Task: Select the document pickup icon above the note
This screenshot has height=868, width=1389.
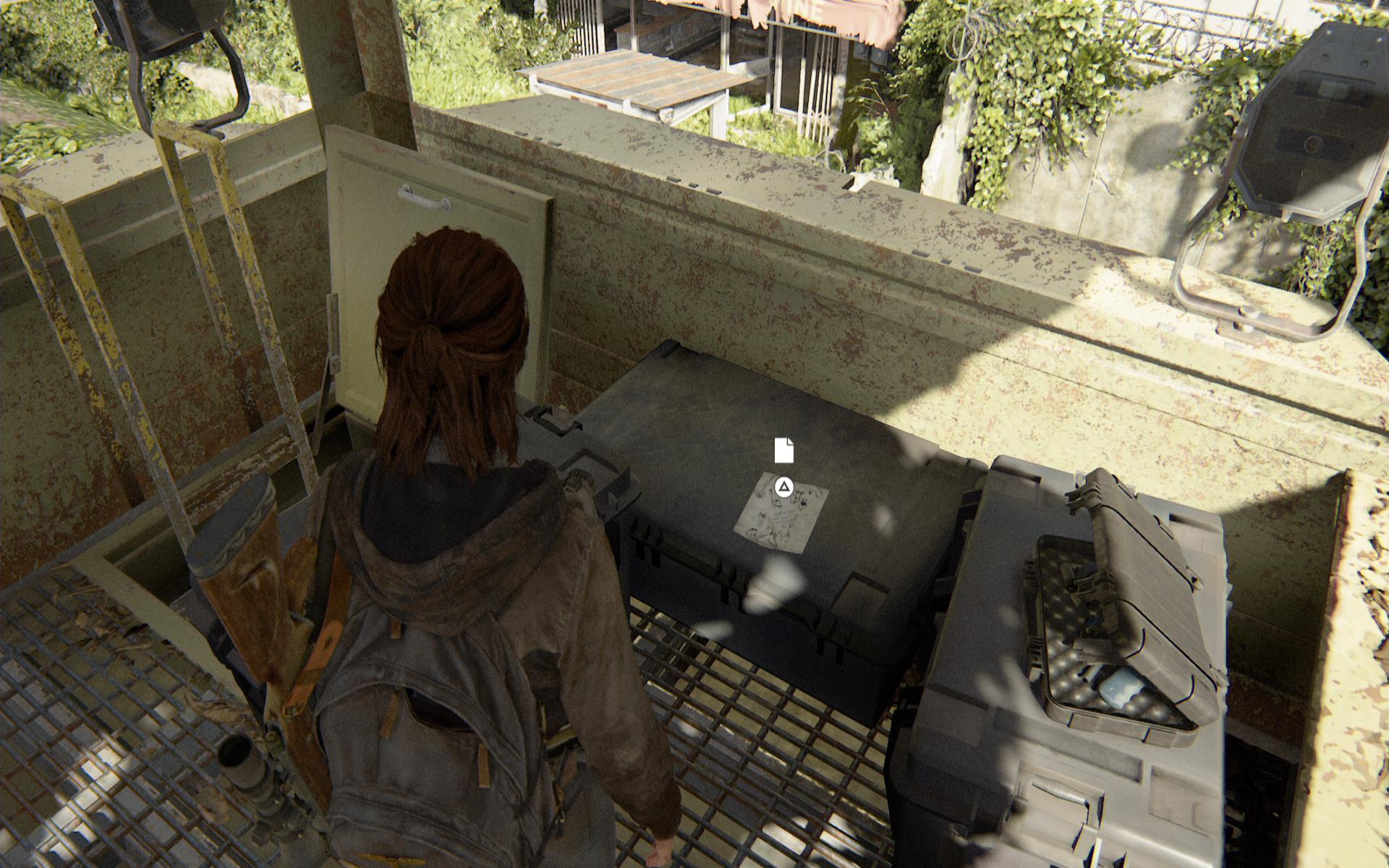Action: [783, 451]
